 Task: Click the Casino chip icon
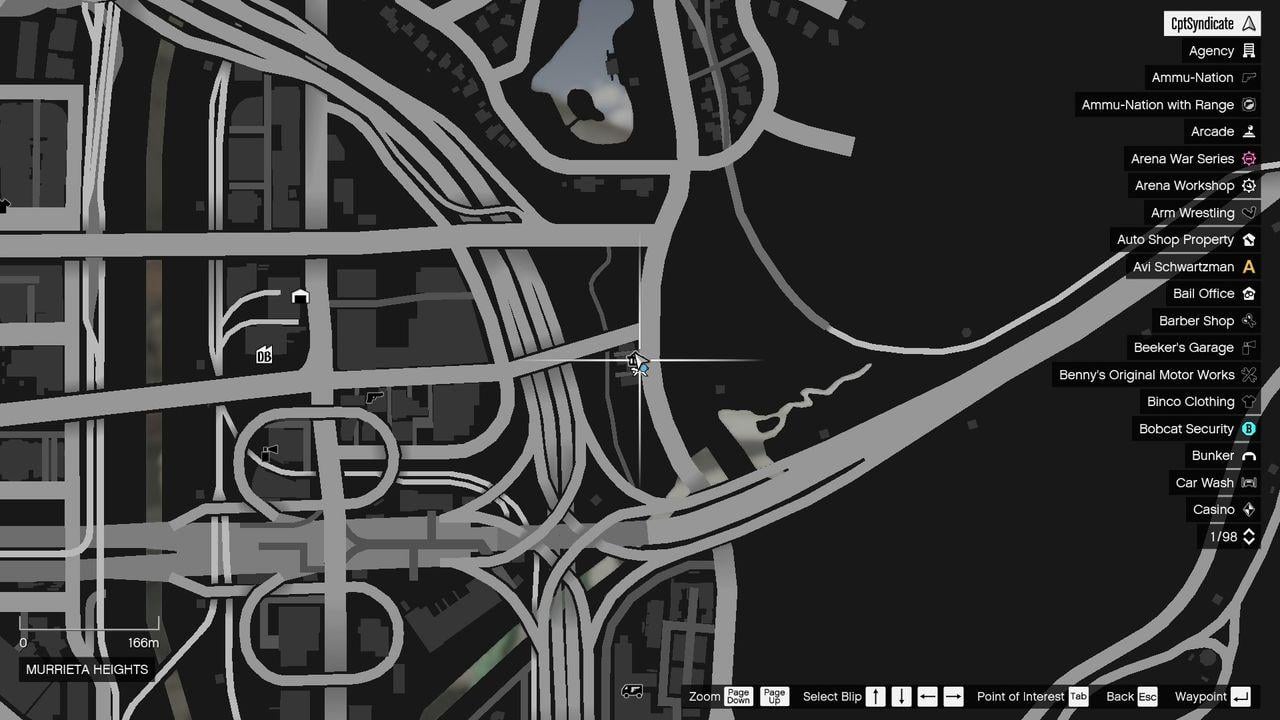pyautogui.click(x=1247, y=509)
